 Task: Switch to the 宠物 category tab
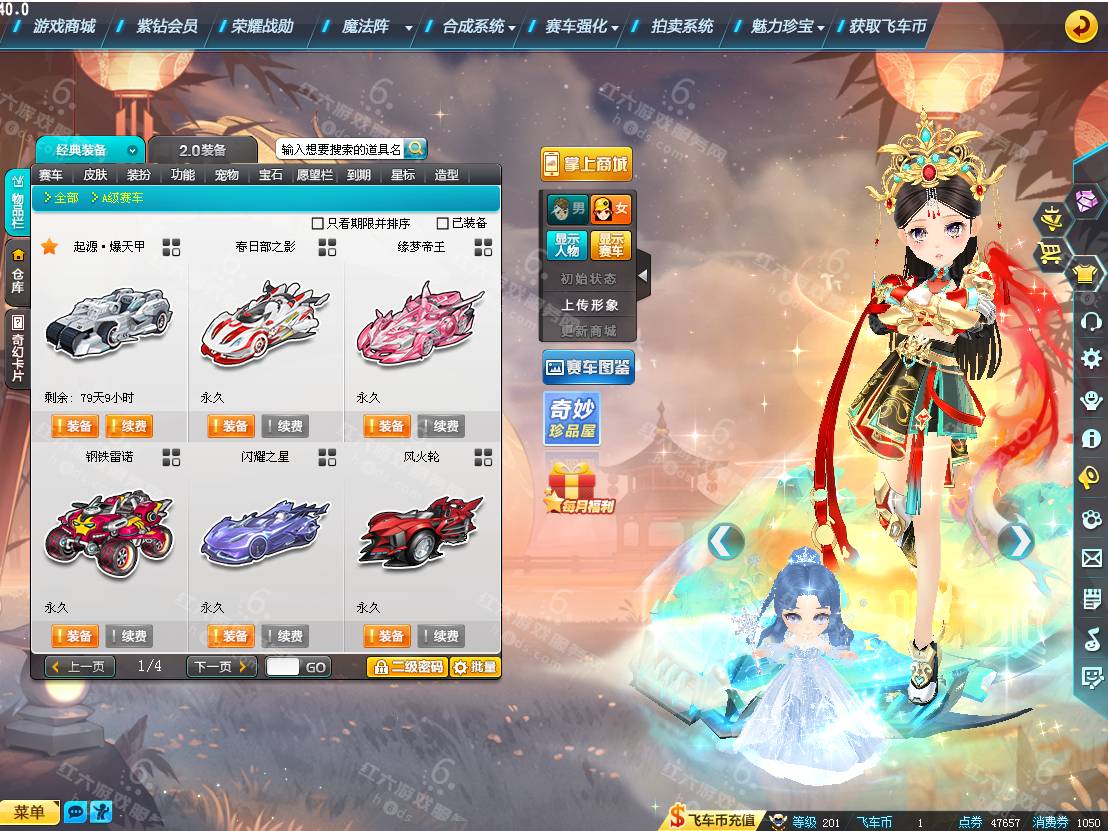tap(227, 175)
